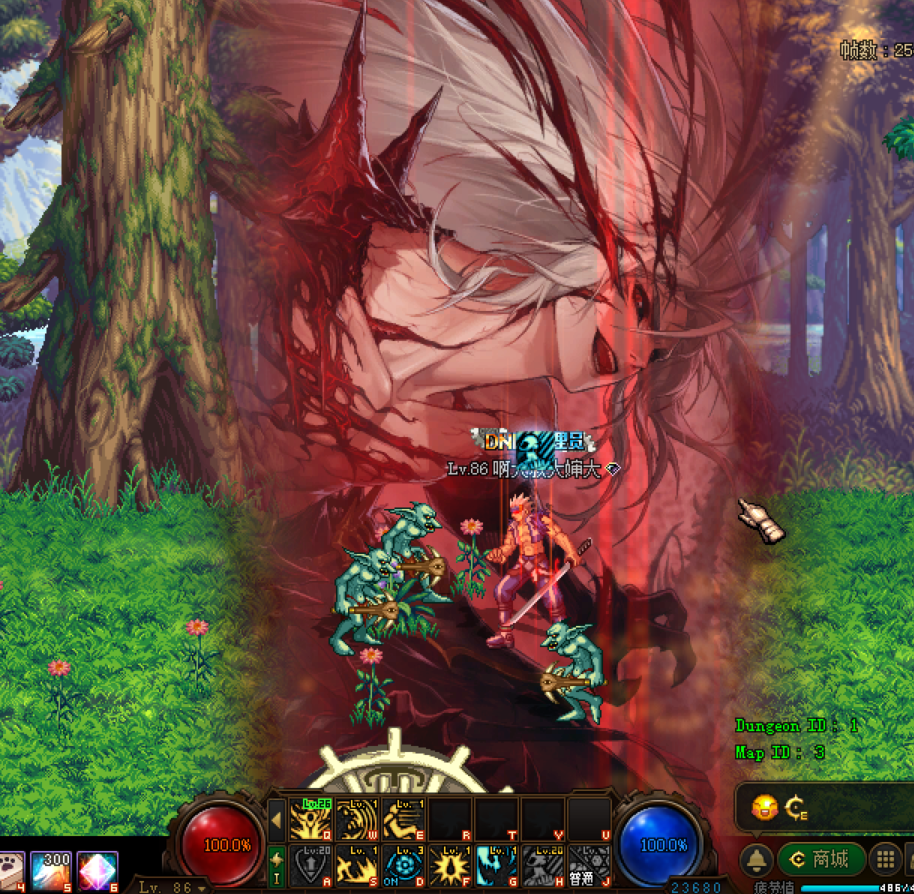
Task: Open the Lv. 86 level dropdown
Action: pos(172,887)
